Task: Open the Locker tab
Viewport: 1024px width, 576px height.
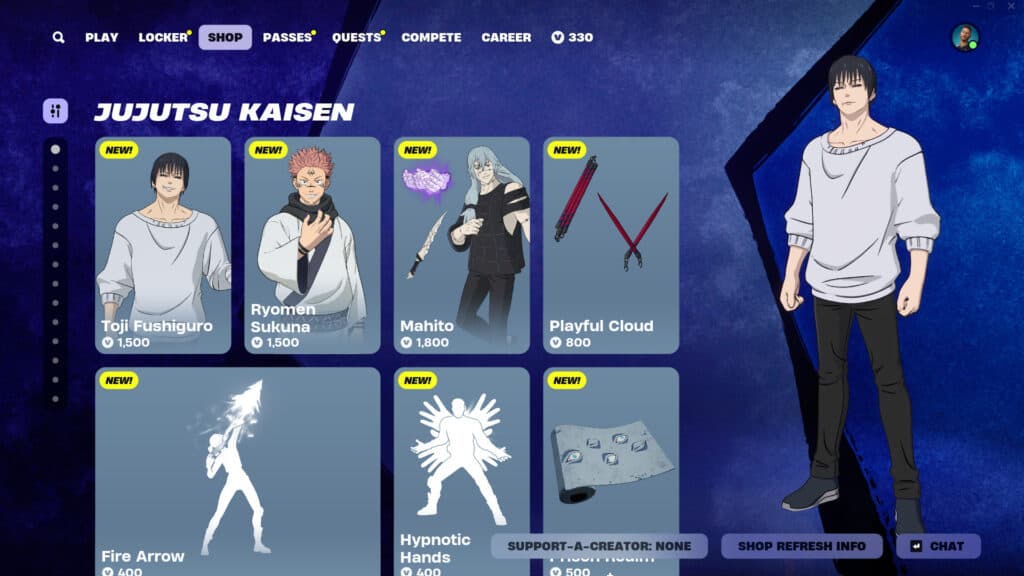Action: click(x=163, y=37)
